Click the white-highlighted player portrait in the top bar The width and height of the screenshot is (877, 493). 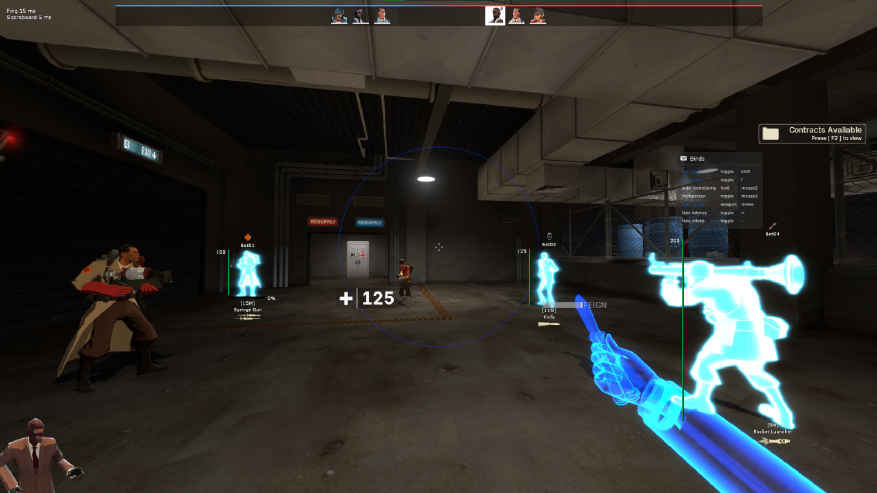point(494,15)
